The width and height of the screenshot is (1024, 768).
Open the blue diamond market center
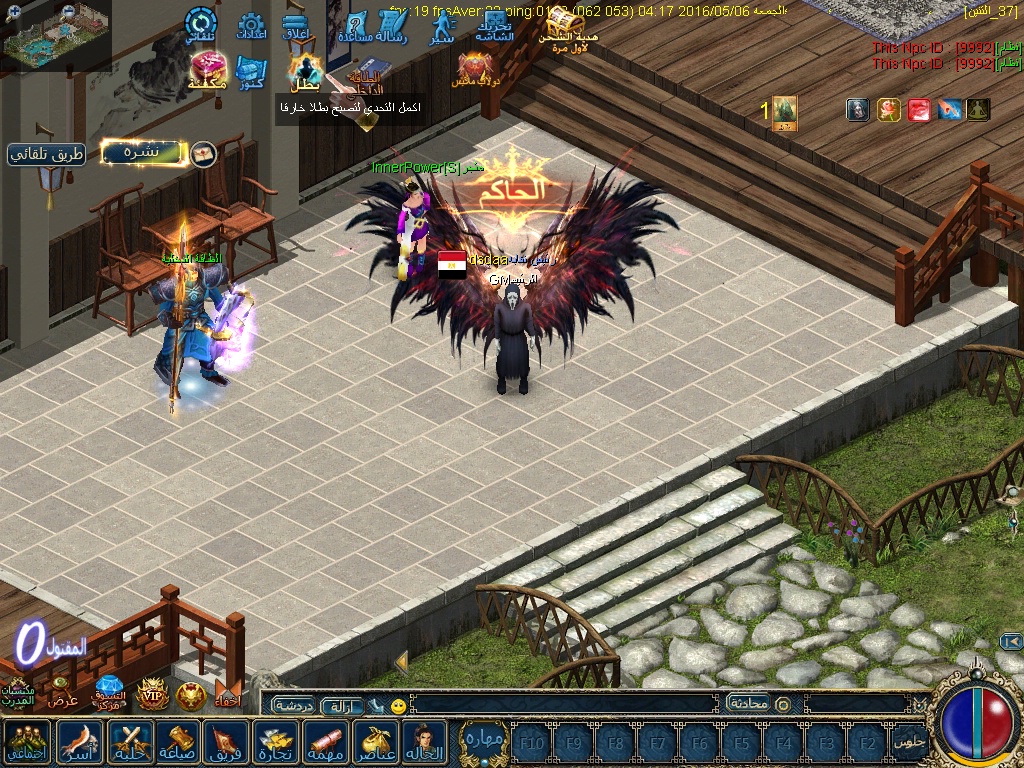(109, 691)
